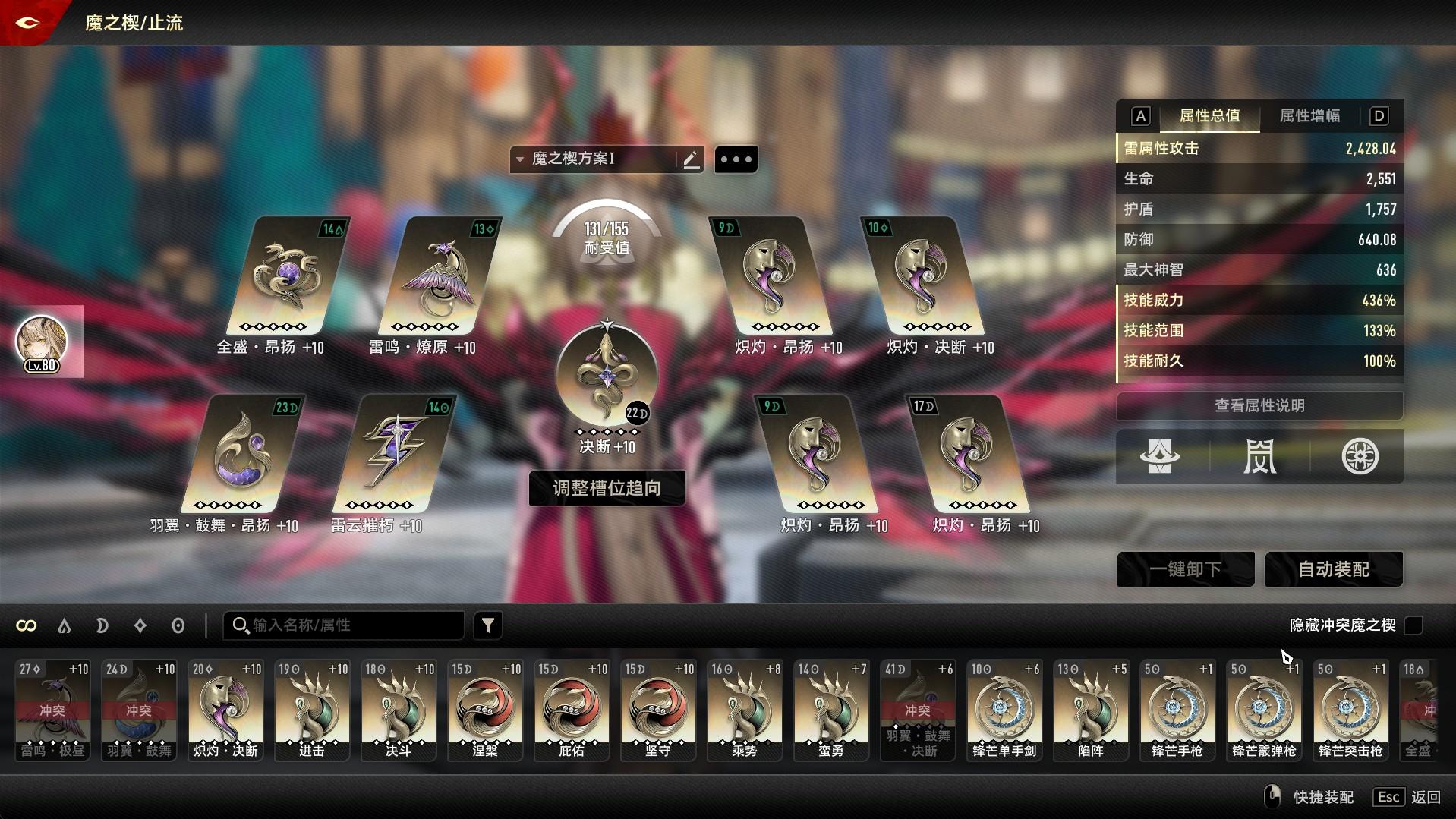The height and width of the screenshot is (819, 1456).
Task: Show all wedges with the infinity filter icon
Action: (x=27, y=625)
